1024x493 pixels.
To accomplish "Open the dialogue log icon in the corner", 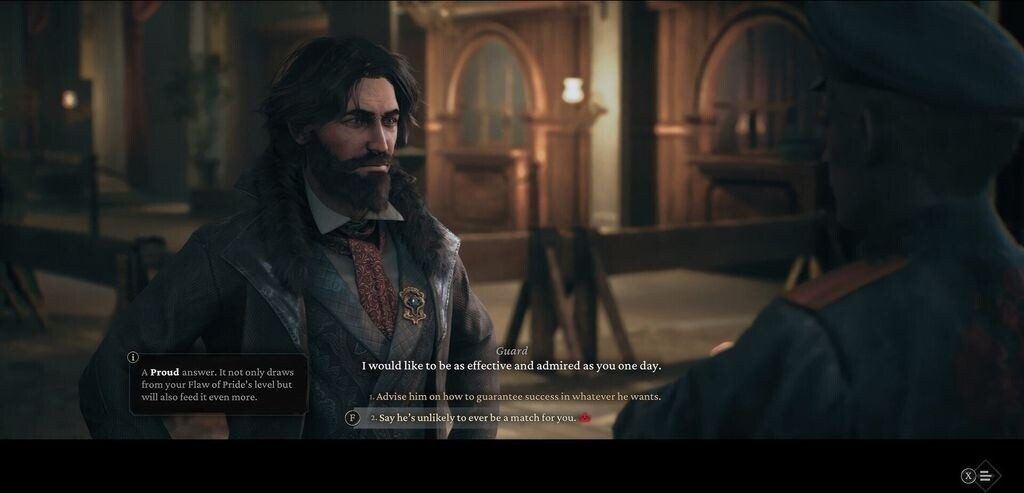I will click(986, 475).
